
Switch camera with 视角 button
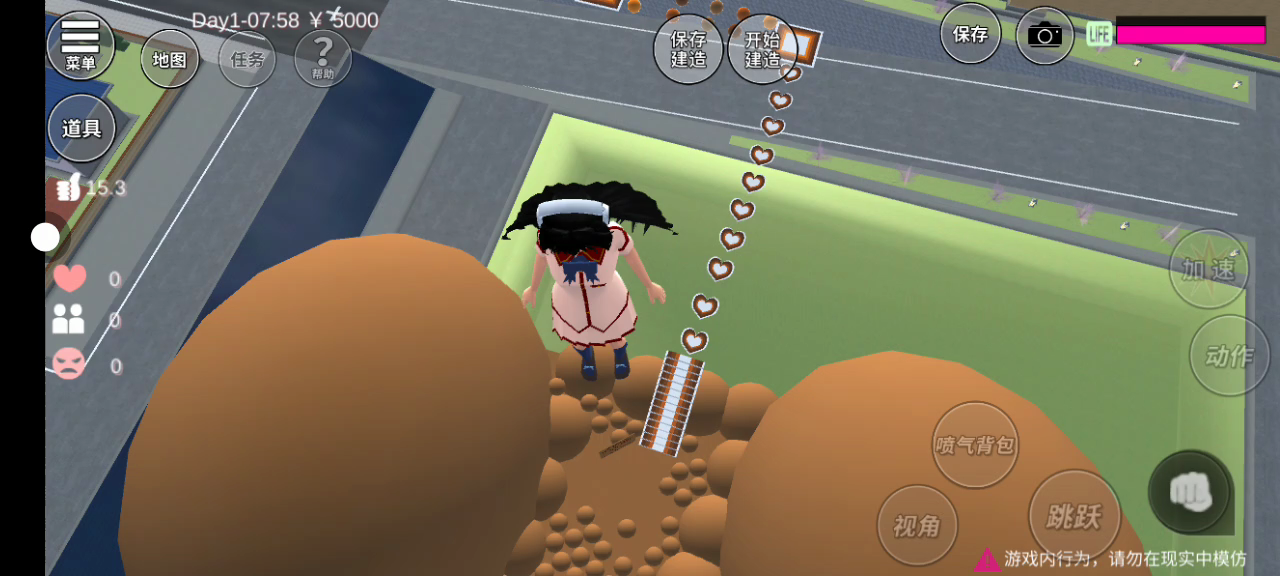917,525
